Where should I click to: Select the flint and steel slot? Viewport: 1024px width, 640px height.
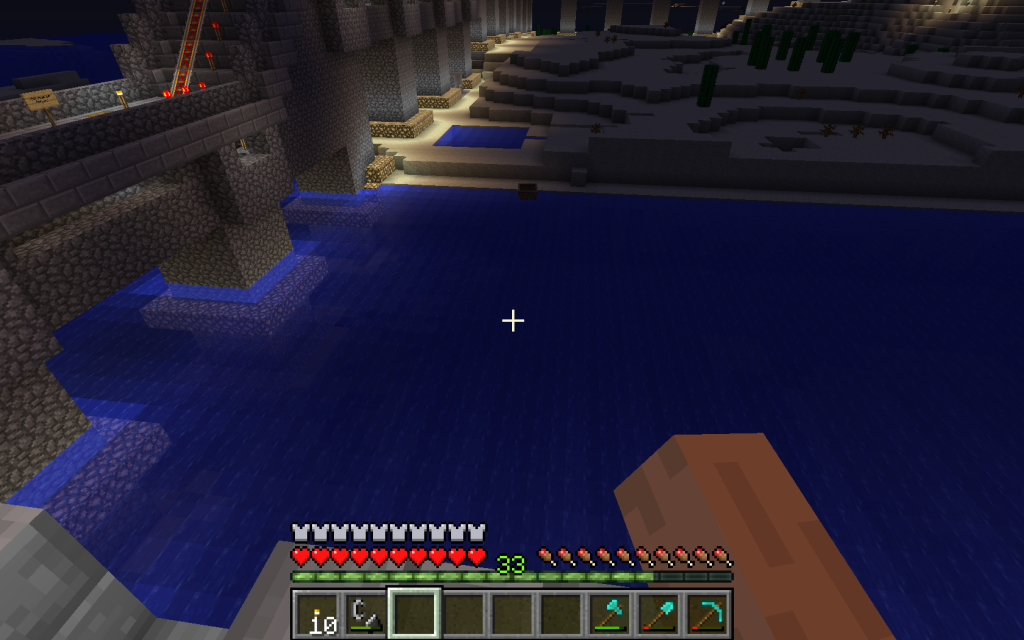point(366,613)
